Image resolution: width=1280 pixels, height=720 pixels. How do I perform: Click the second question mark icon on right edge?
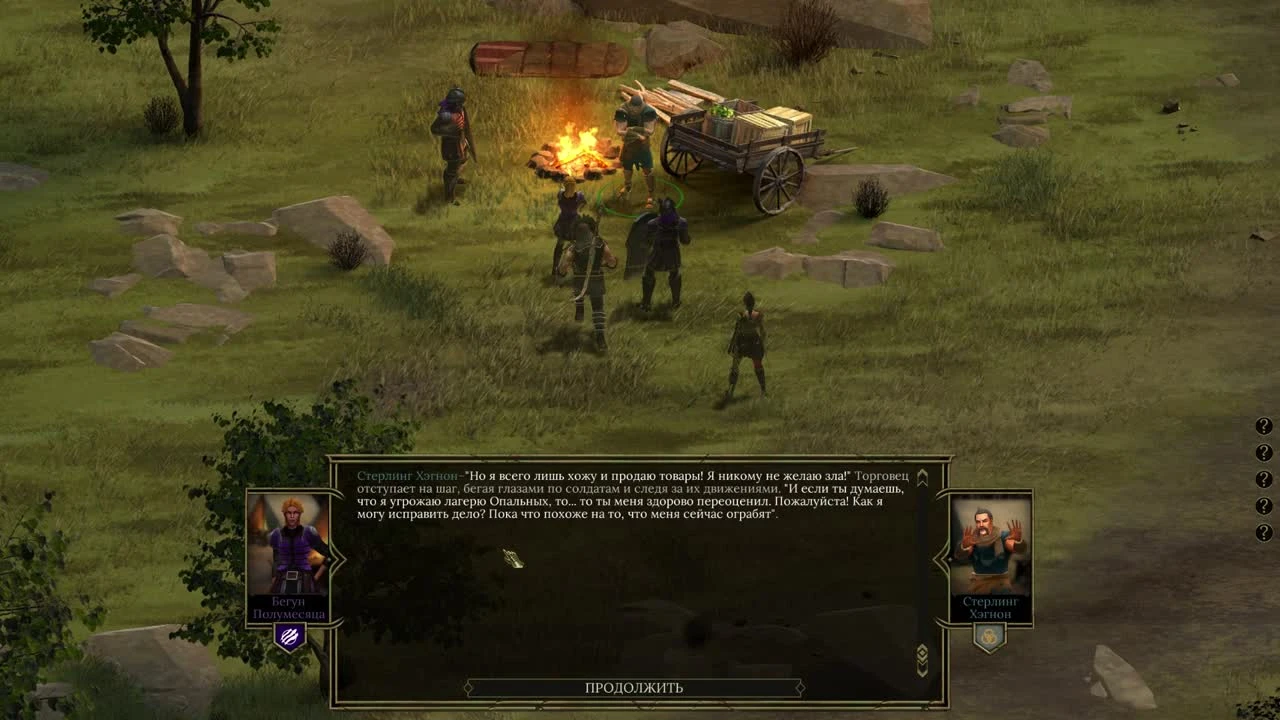pyautogui.click(x=1263, y=451)
